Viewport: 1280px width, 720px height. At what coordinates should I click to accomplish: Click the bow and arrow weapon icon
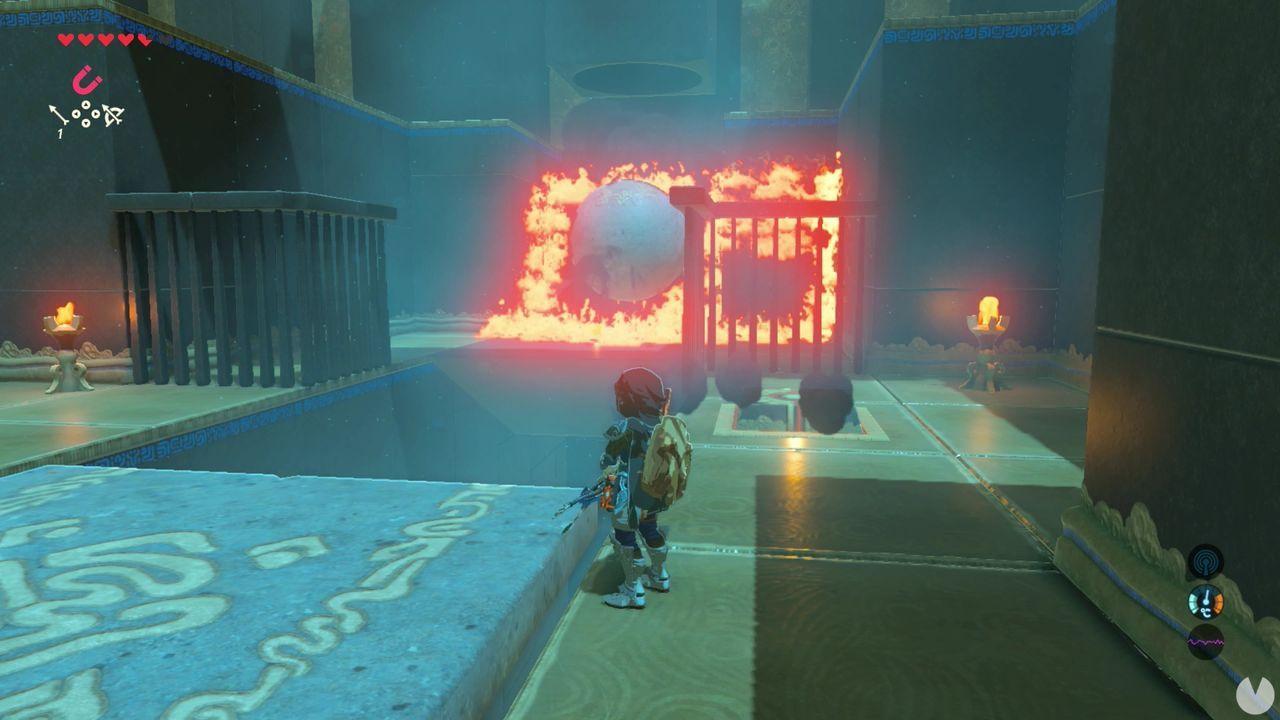click(x=113, y=114)
